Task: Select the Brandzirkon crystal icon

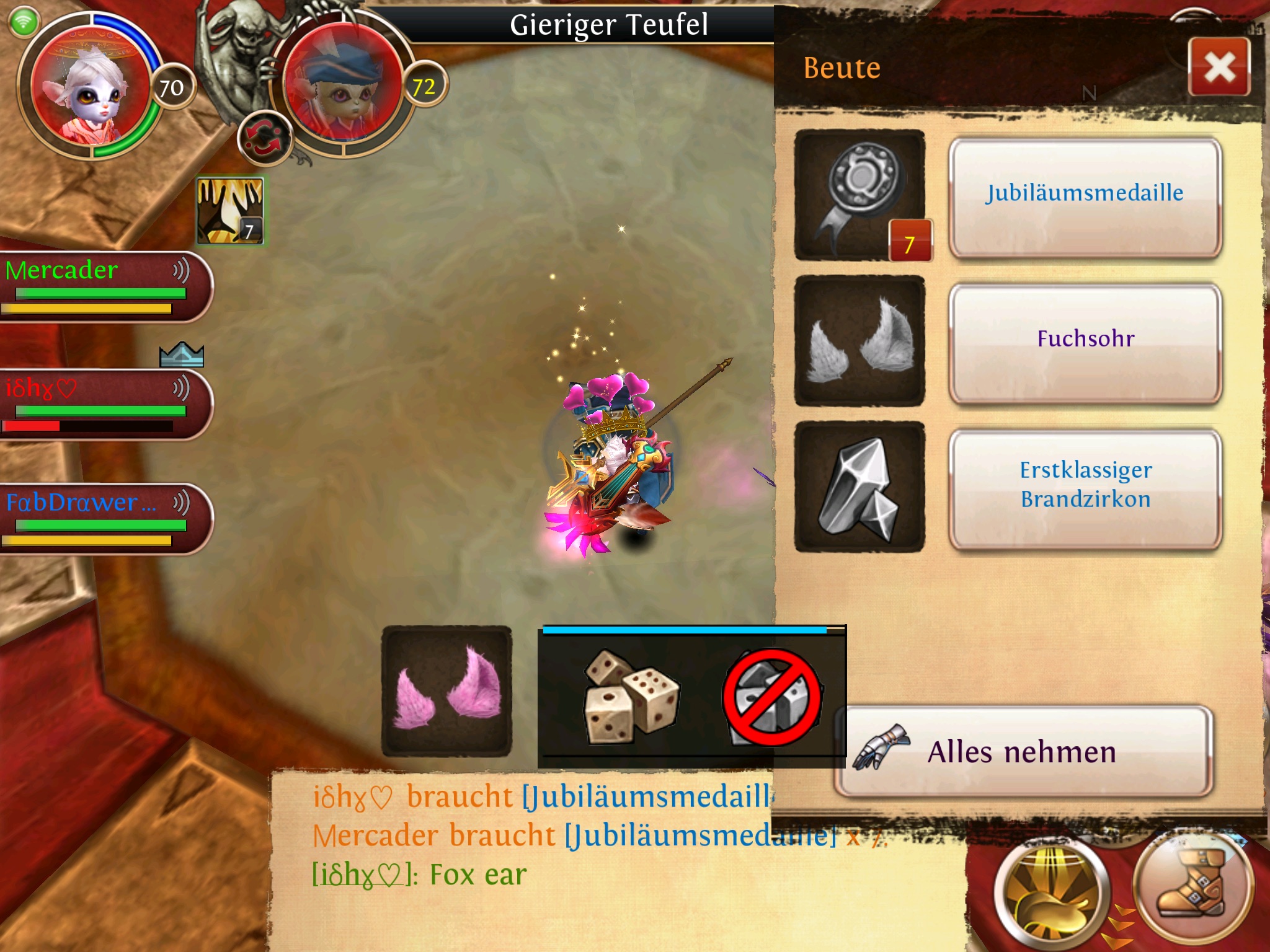Action: (859, 487)
